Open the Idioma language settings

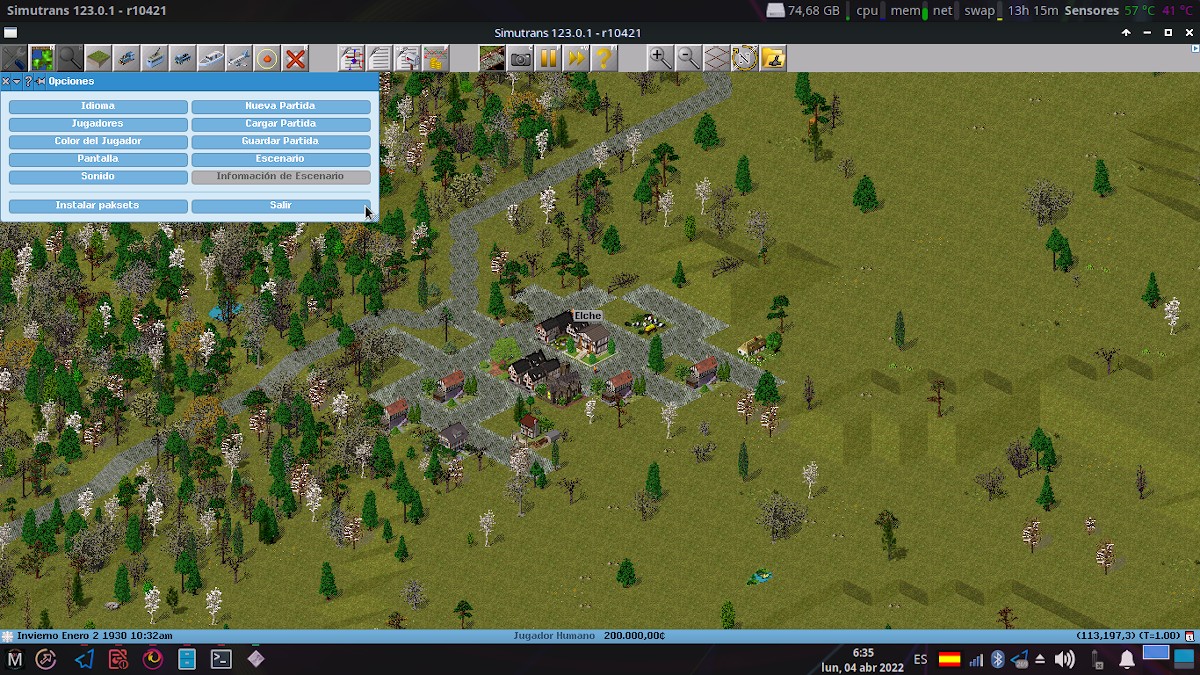98,106
